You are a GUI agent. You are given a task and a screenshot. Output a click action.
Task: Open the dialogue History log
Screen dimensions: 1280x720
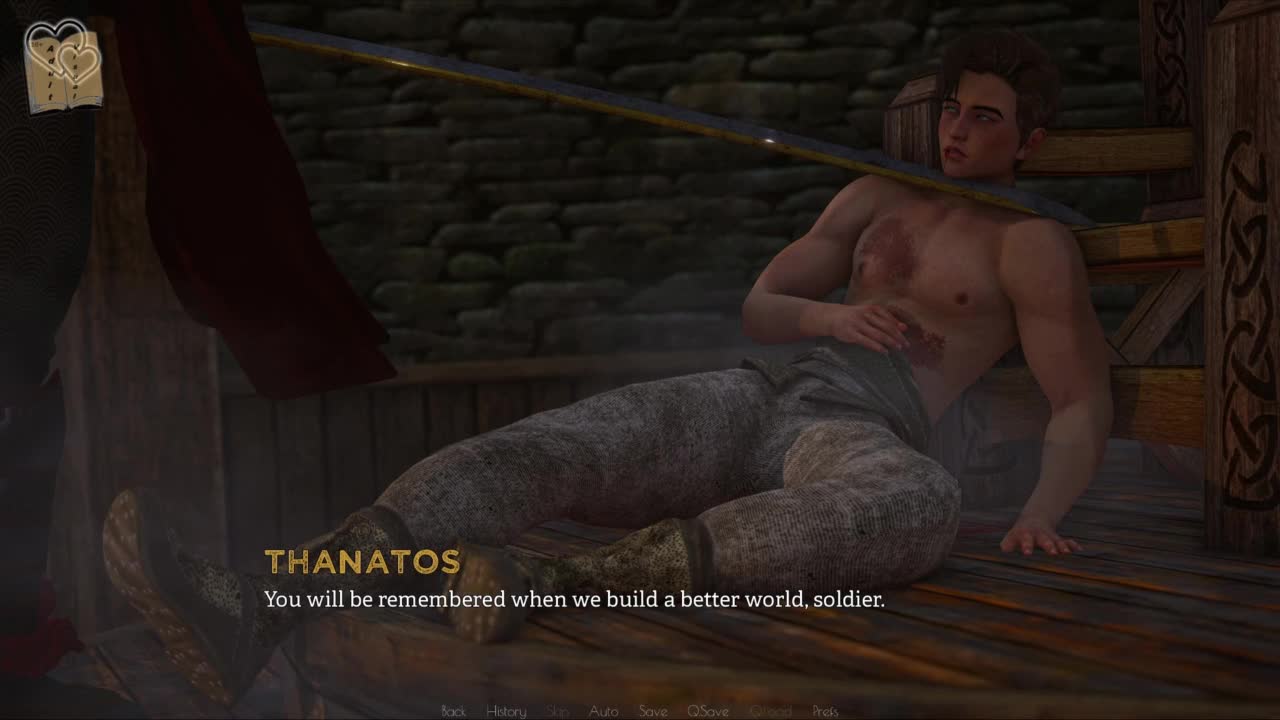[506, 711]
